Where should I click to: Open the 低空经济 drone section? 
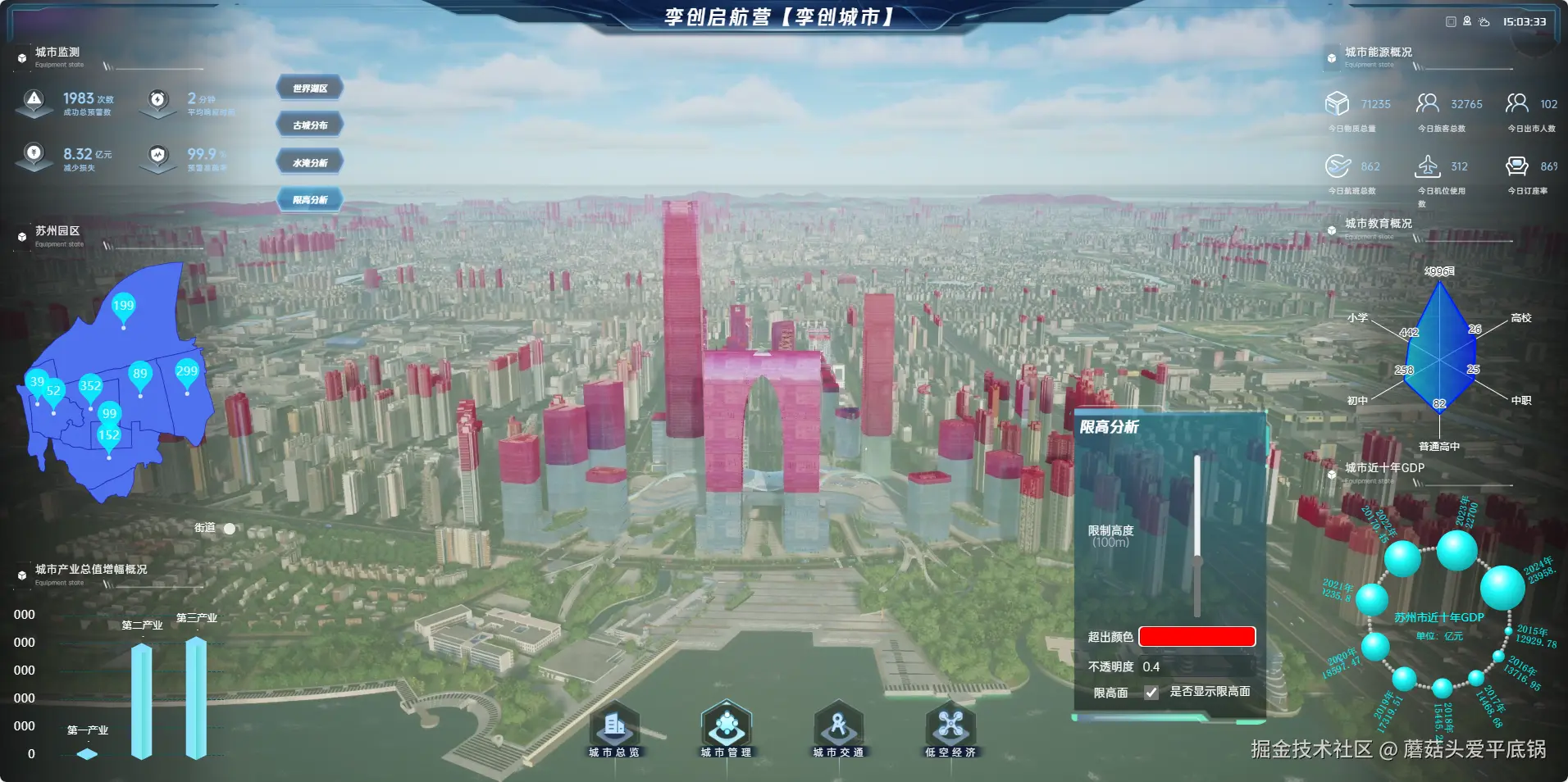pyautogui.click(x=950, y=728)
